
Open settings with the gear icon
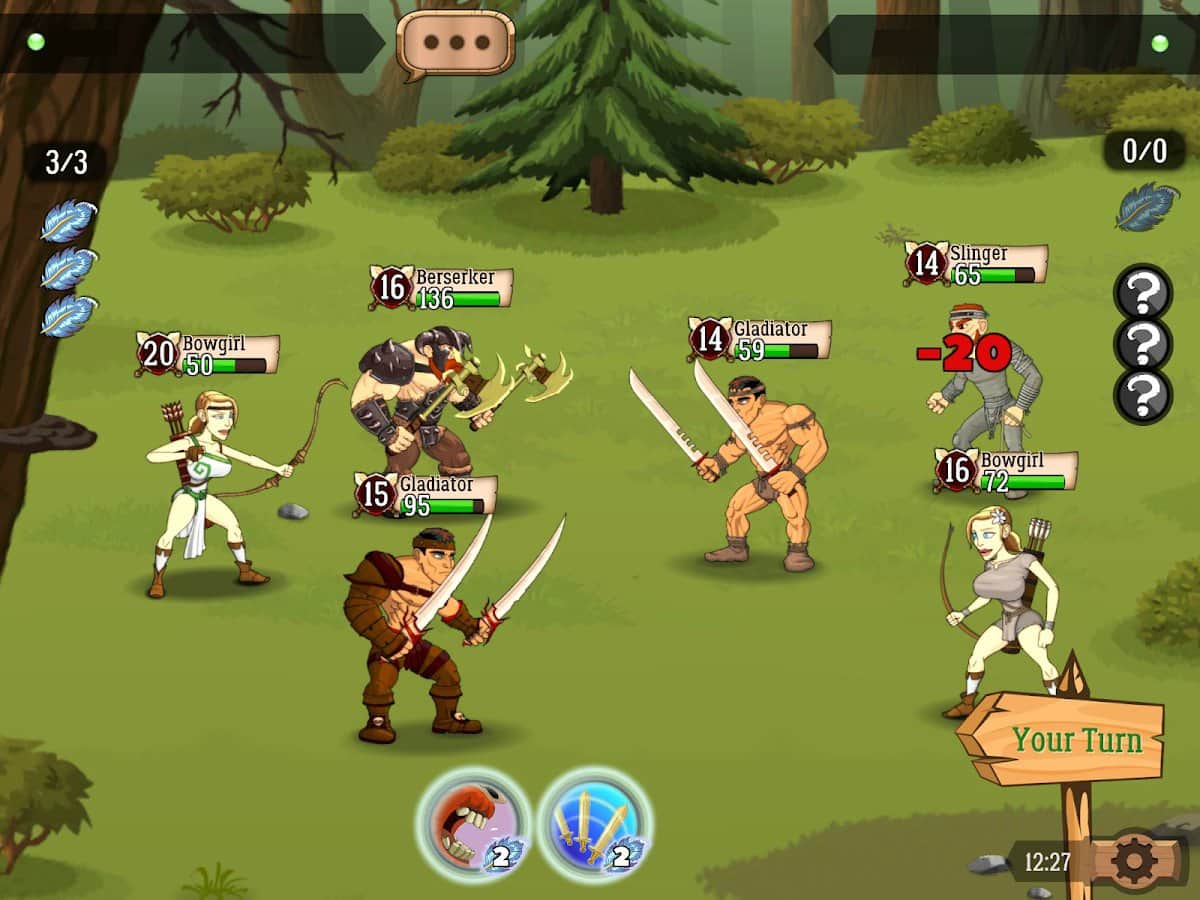(1133, 861)
